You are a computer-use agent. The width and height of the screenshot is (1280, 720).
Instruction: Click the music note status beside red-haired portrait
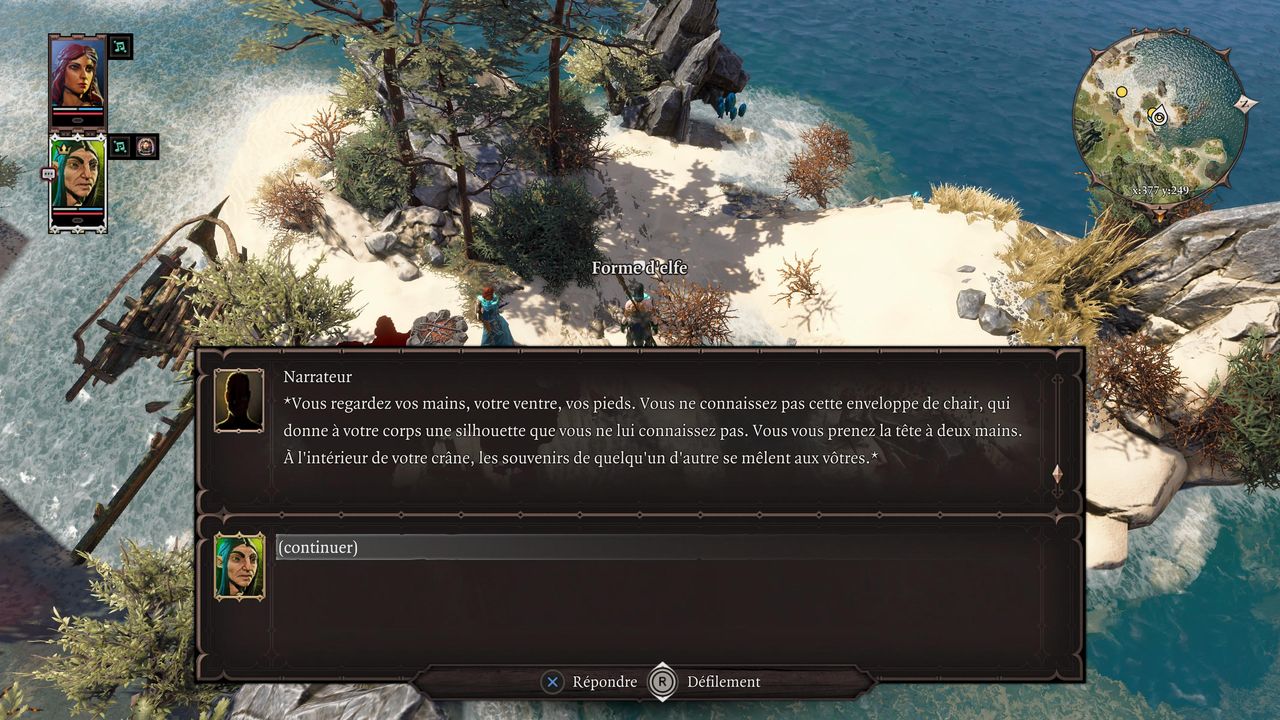(121, 46)
